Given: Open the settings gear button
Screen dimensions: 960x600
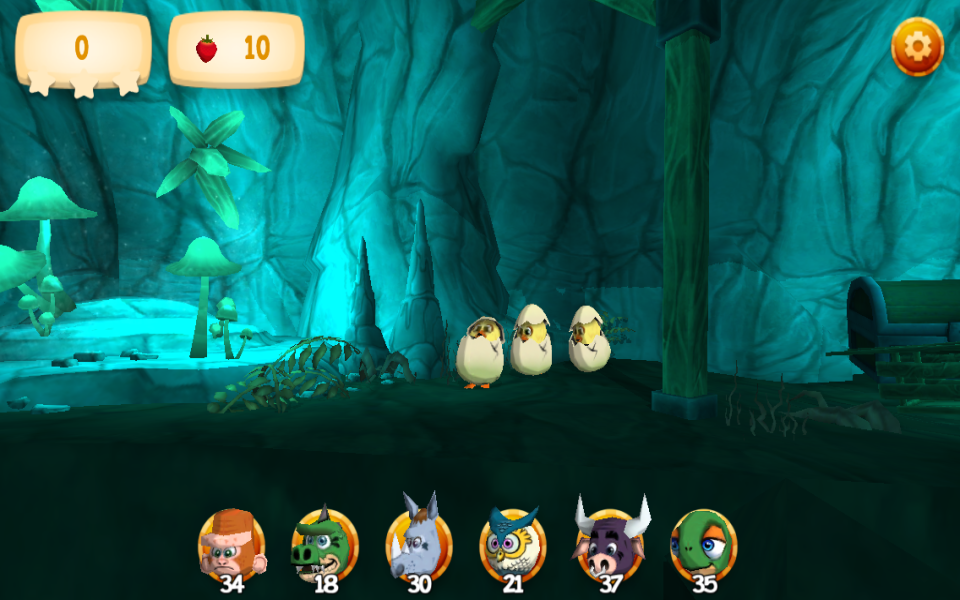Looking at the screenshot, I should click(917, 47).
